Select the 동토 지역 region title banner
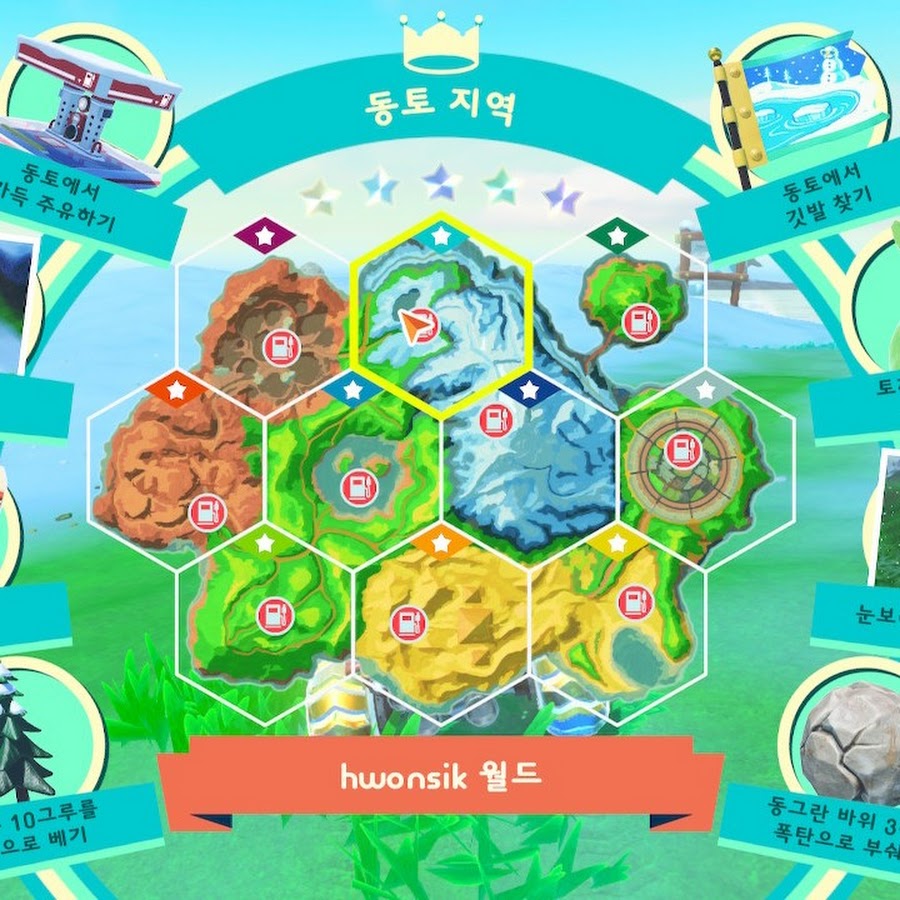Image resolution: width=900 pixels, height=900 pixels. click(x=442, y=107)
